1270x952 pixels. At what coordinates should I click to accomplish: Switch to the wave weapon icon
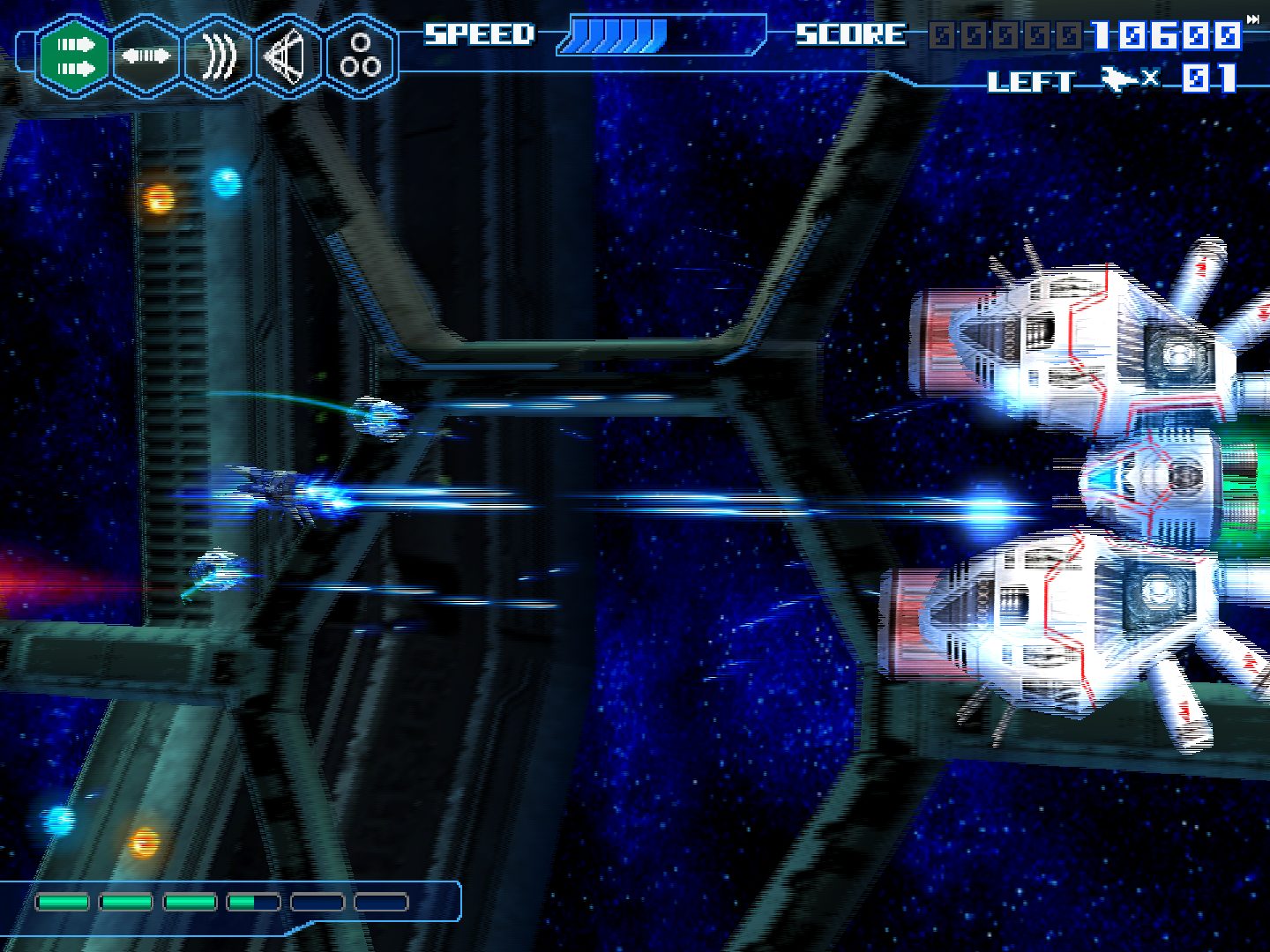pos(218,56)
